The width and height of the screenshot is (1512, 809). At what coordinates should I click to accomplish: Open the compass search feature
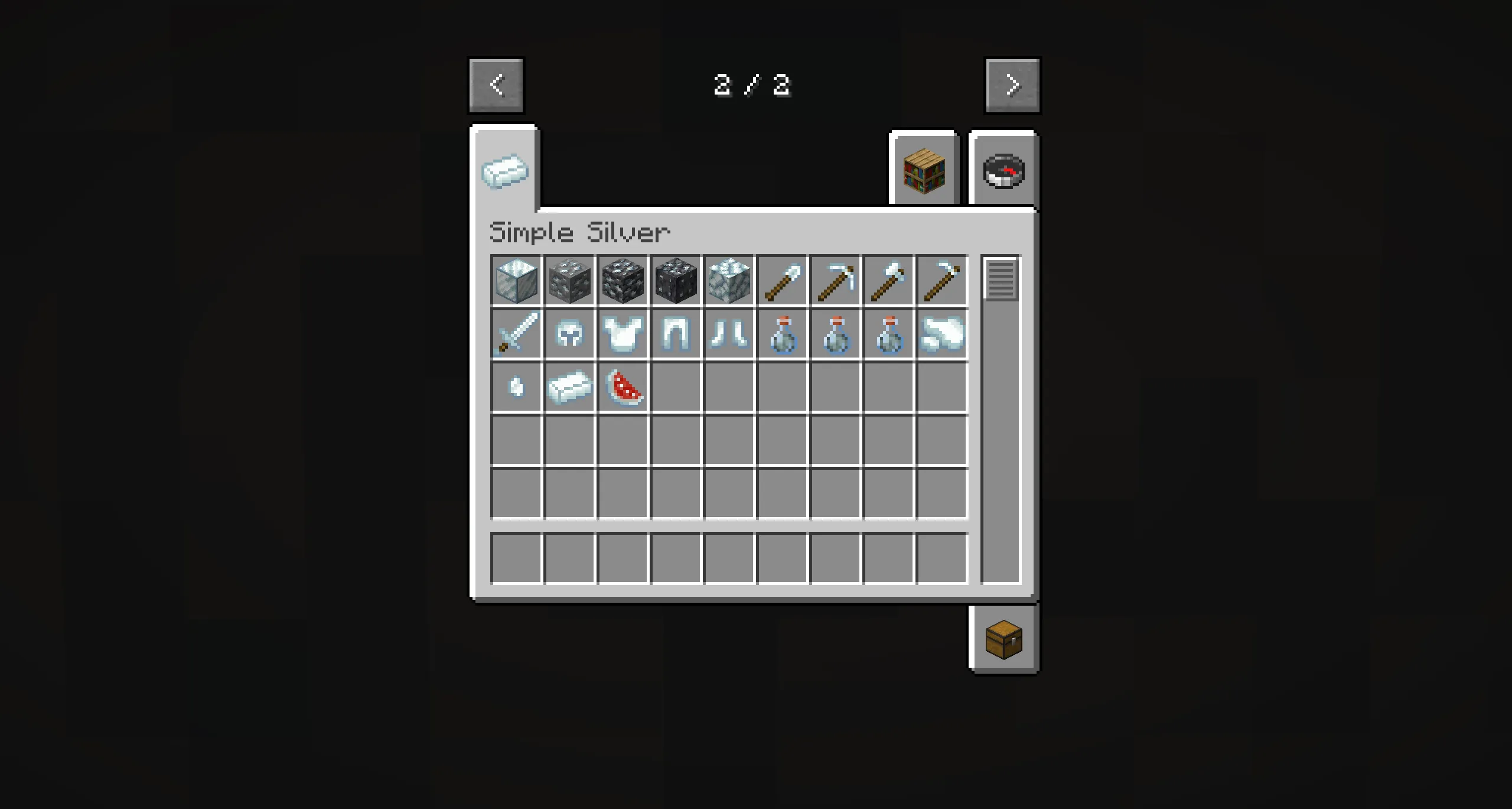[1003, 170]
